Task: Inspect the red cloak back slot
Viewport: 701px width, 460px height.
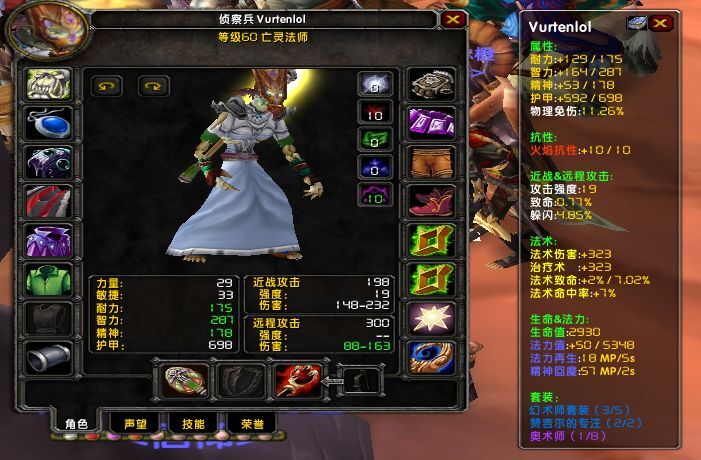Action: (44, 202)
